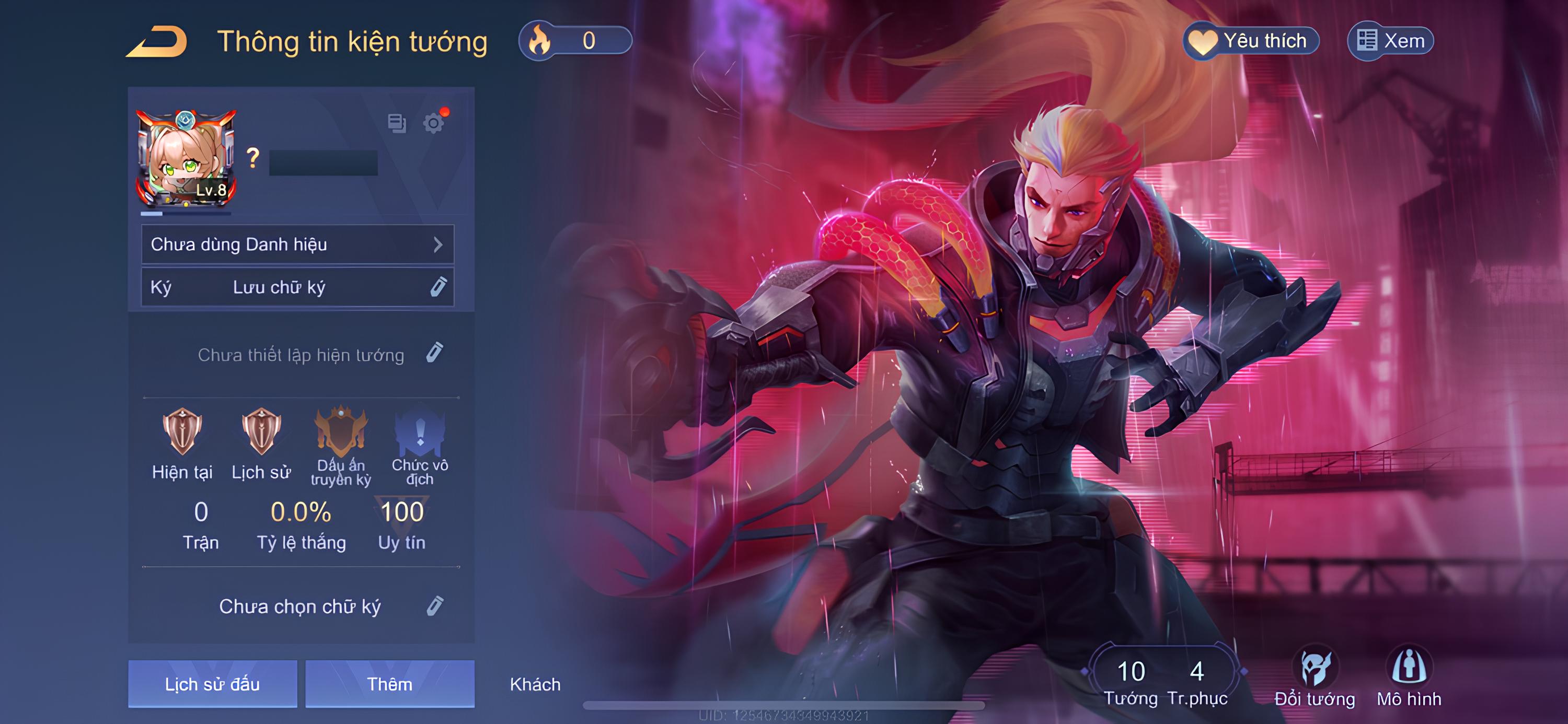Edit Chưa thiết lập hiện tướng setting
This screenshot has width=1568, height=724.
435,353
